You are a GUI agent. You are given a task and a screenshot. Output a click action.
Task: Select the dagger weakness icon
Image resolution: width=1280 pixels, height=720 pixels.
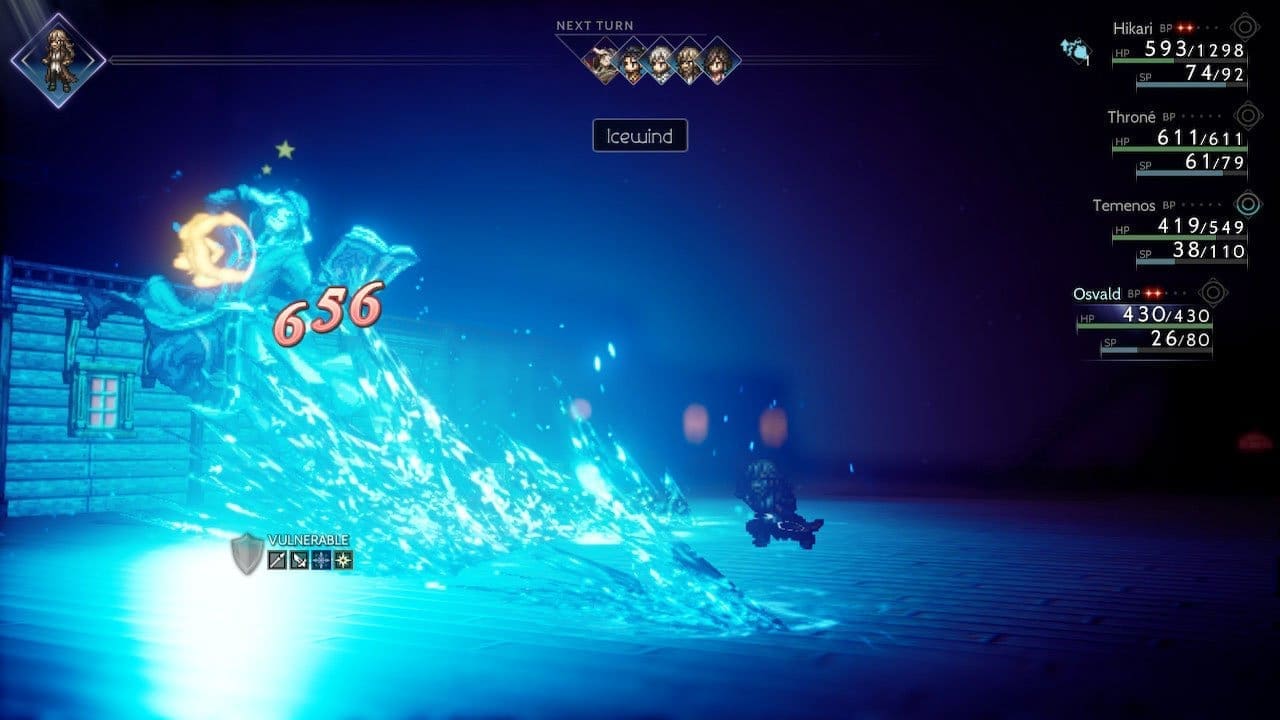pyautogui.click(x=300, y=560)
